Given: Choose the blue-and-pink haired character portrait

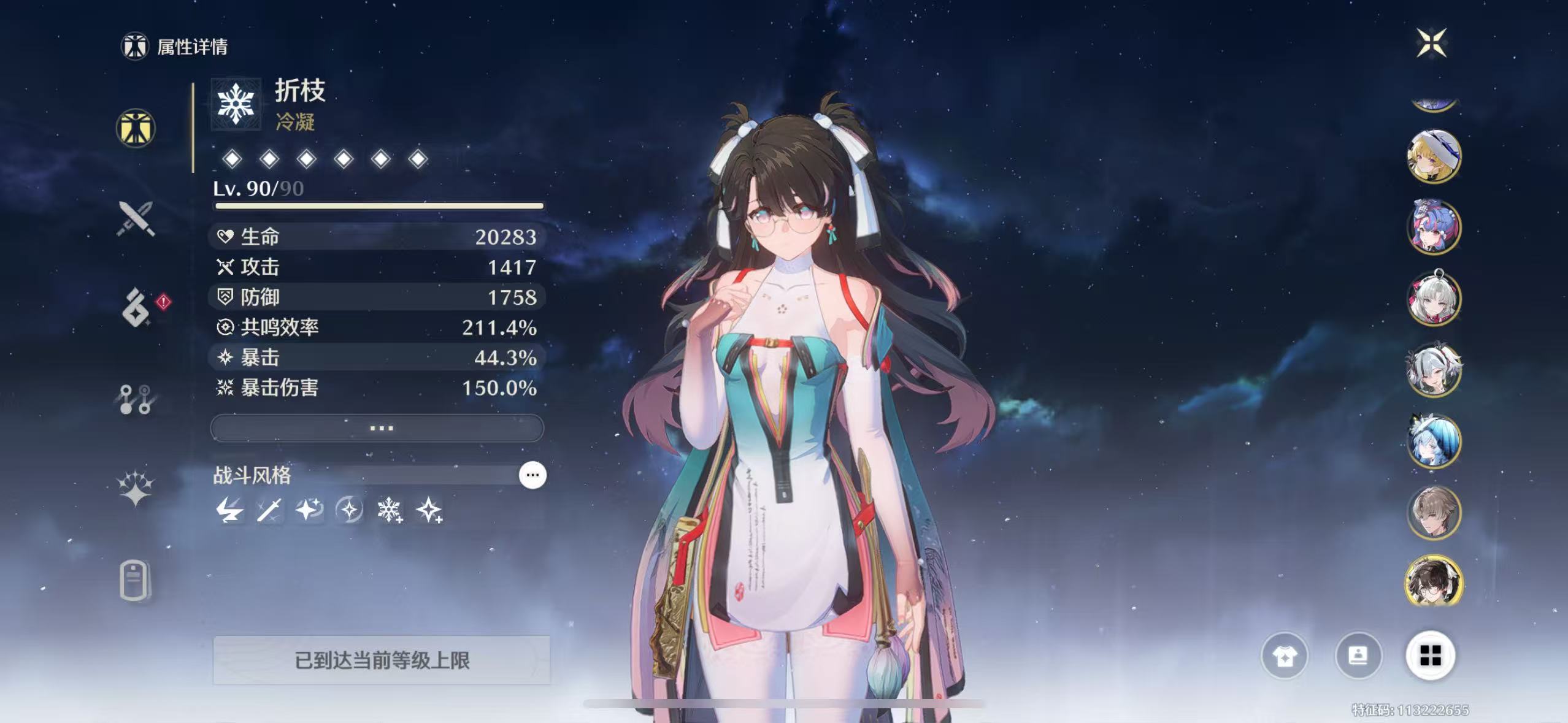Looking at the screenshot, I should [1434, 228].
